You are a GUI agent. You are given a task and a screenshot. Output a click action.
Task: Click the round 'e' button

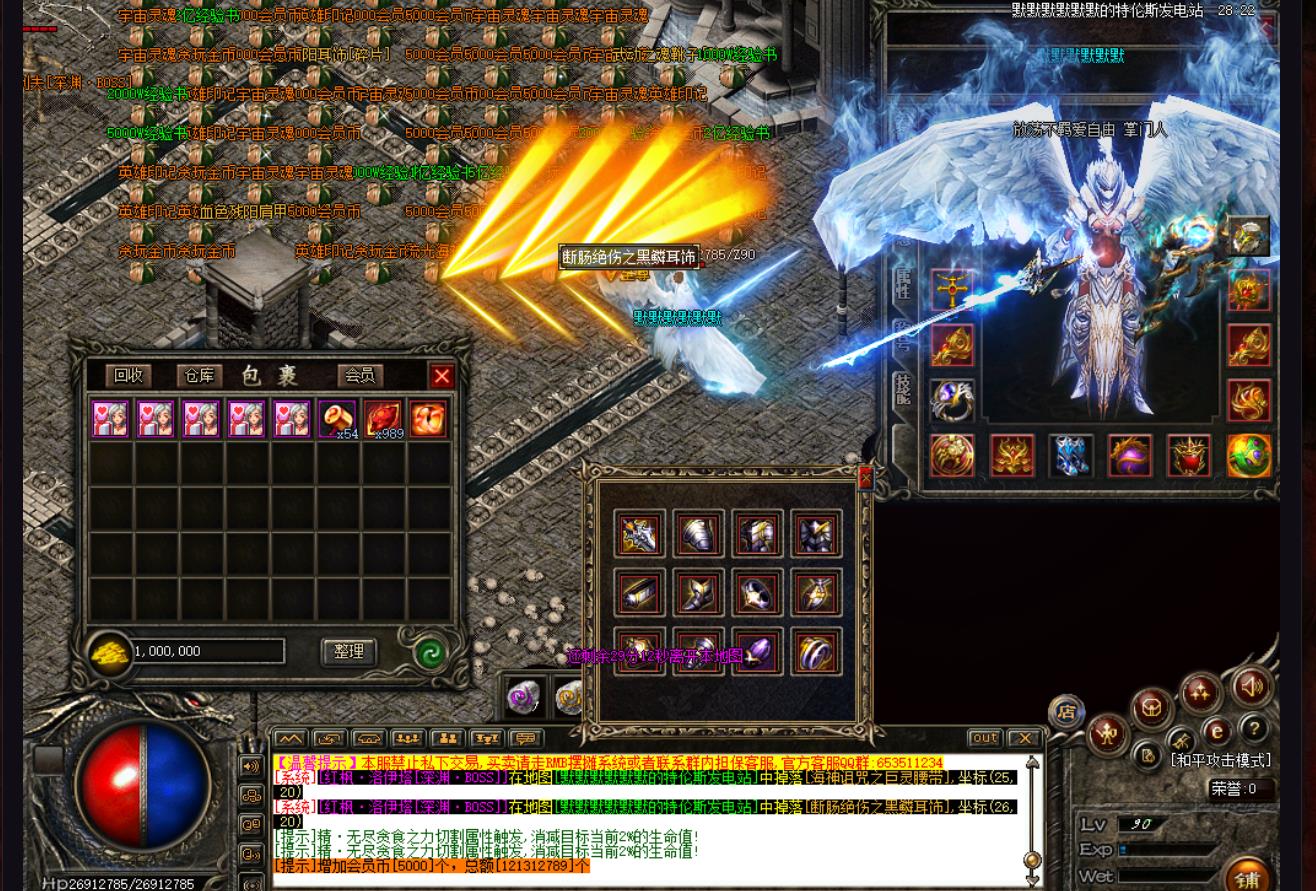(x=1216, y=731)
